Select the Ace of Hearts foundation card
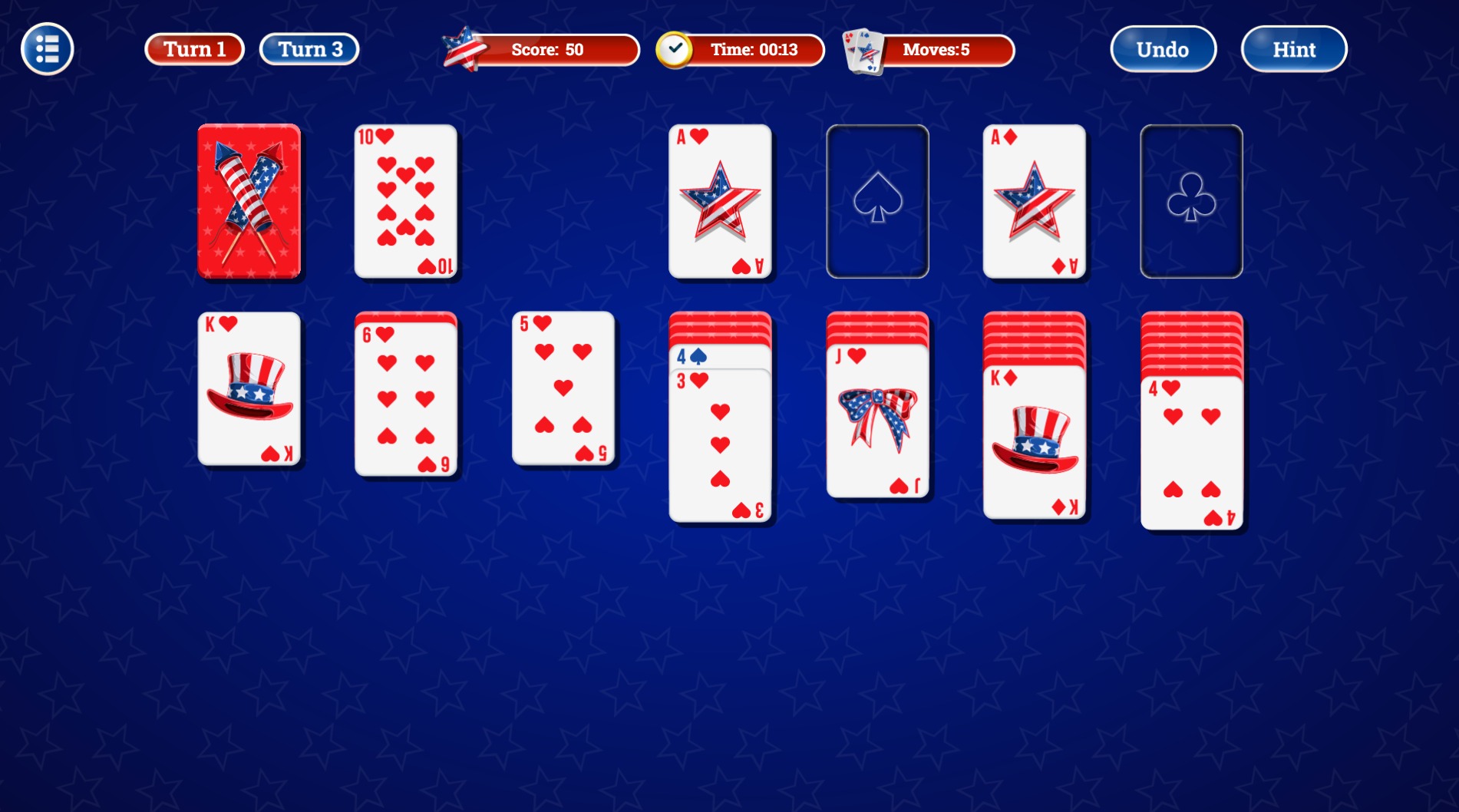This screenshot has width=1459, height=812. (x=720, y=201)
